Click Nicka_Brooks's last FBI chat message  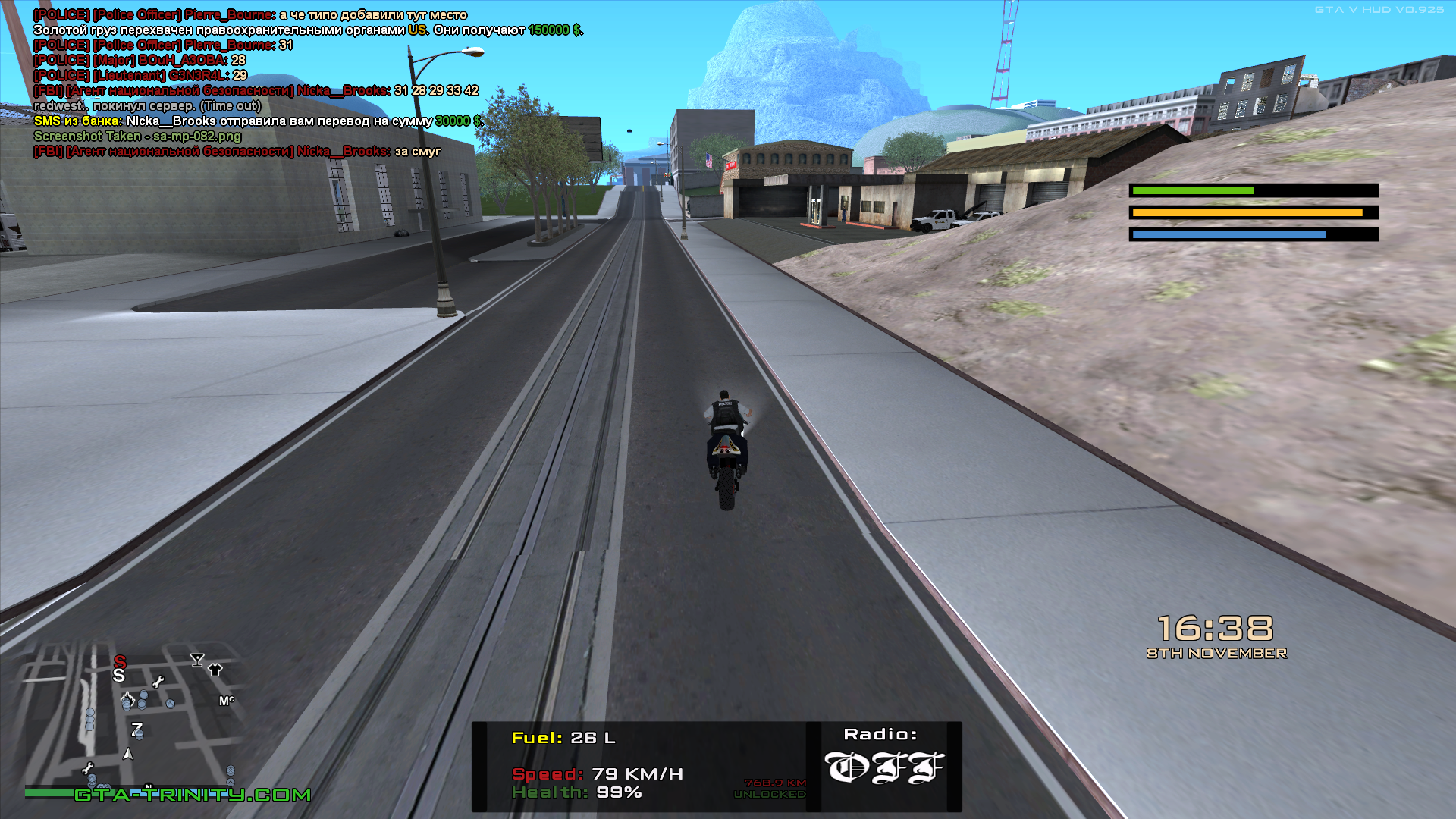coord(237,152)
